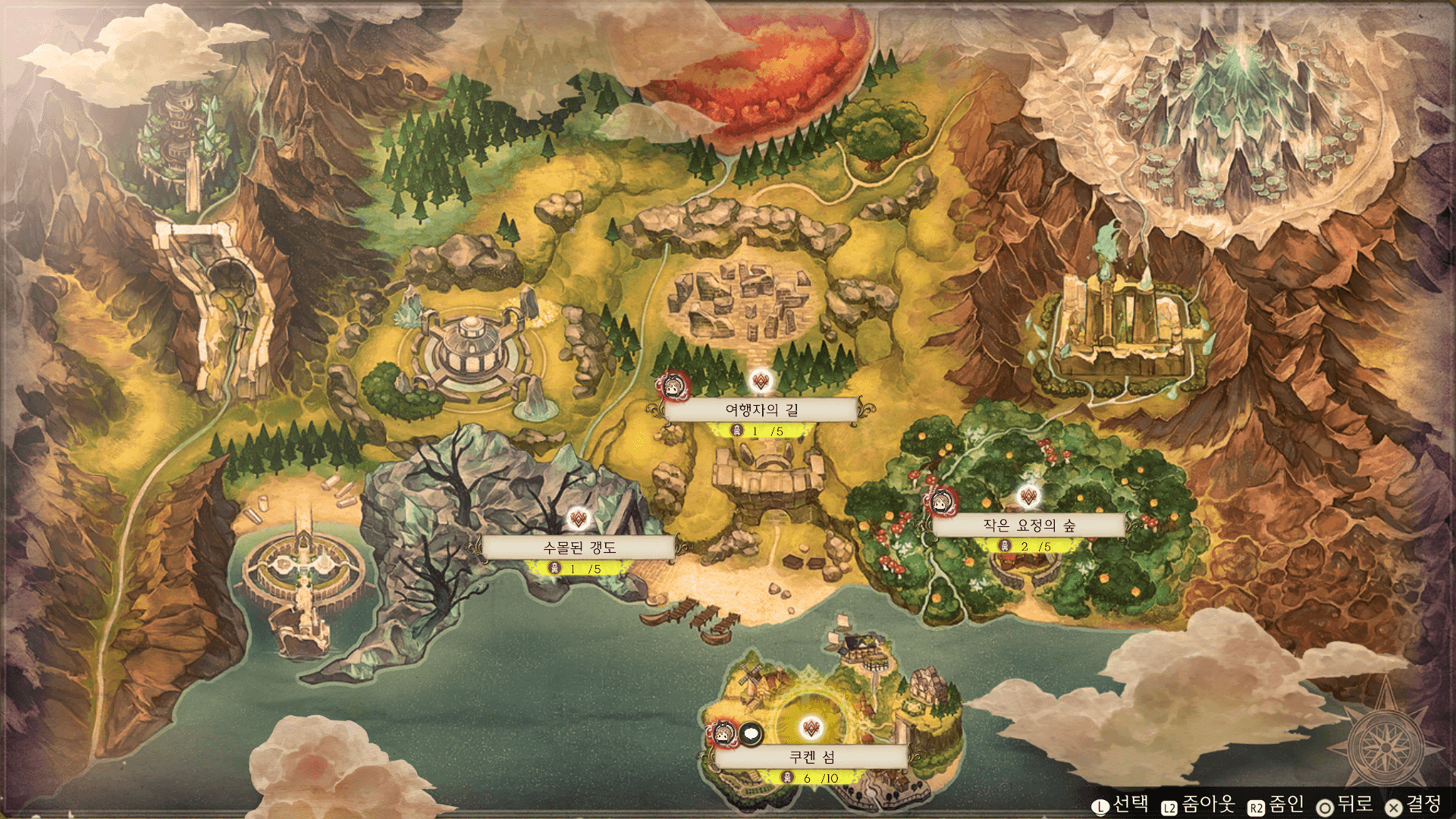Select the emblem marker above 여행자의 길
The image size is (1456, 819).
click(x=761, y=381)
